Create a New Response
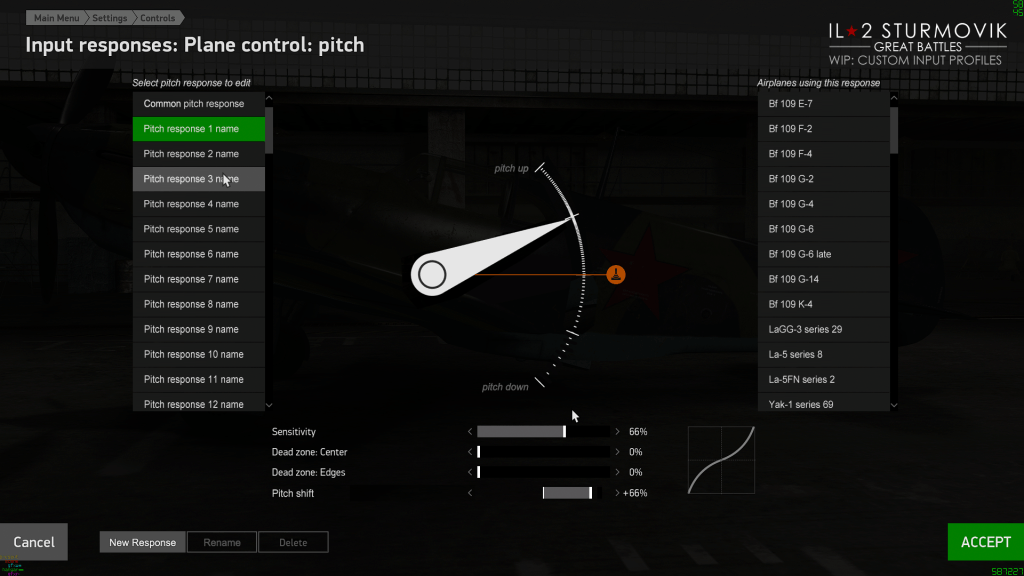 [142, 542]
